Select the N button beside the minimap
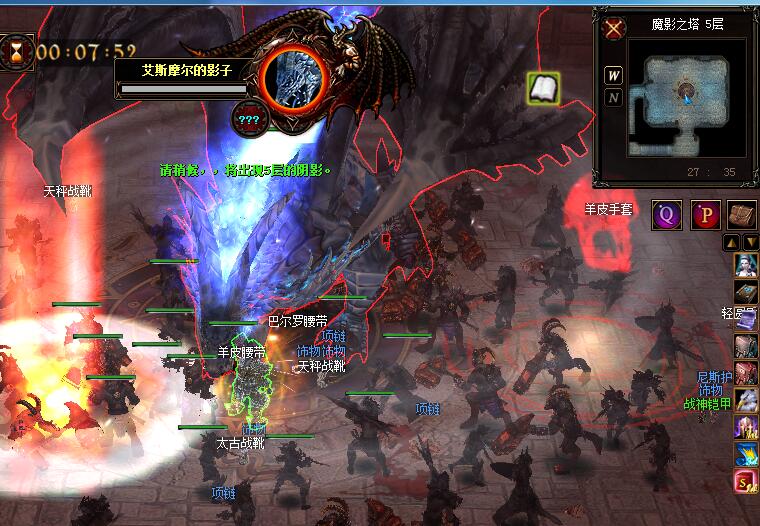Viewport: 760px width, 526px height. (613, 98)
